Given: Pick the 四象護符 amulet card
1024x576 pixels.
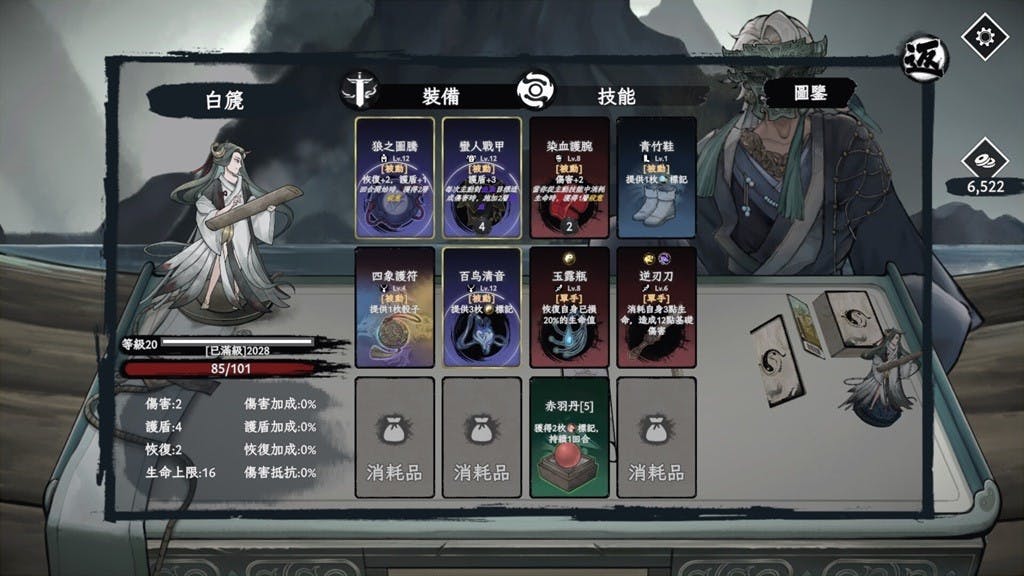Looking at the screenshot, I should 395,308.
